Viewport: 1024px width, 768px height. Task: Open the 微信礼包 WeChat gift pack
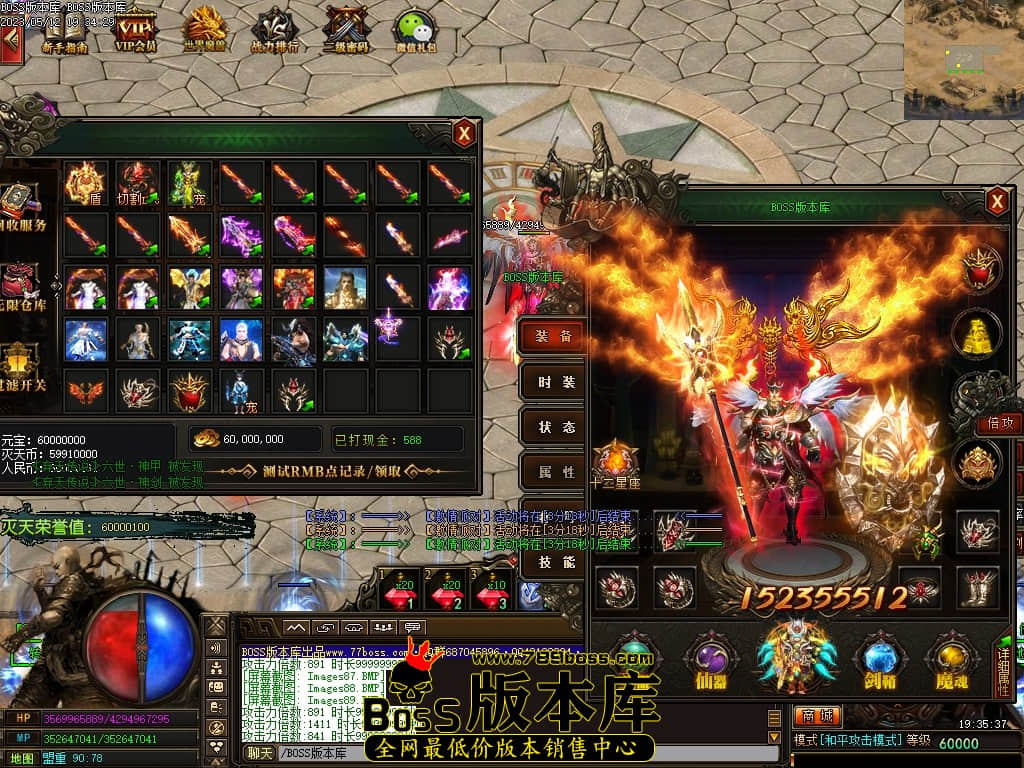pos(416,30)
